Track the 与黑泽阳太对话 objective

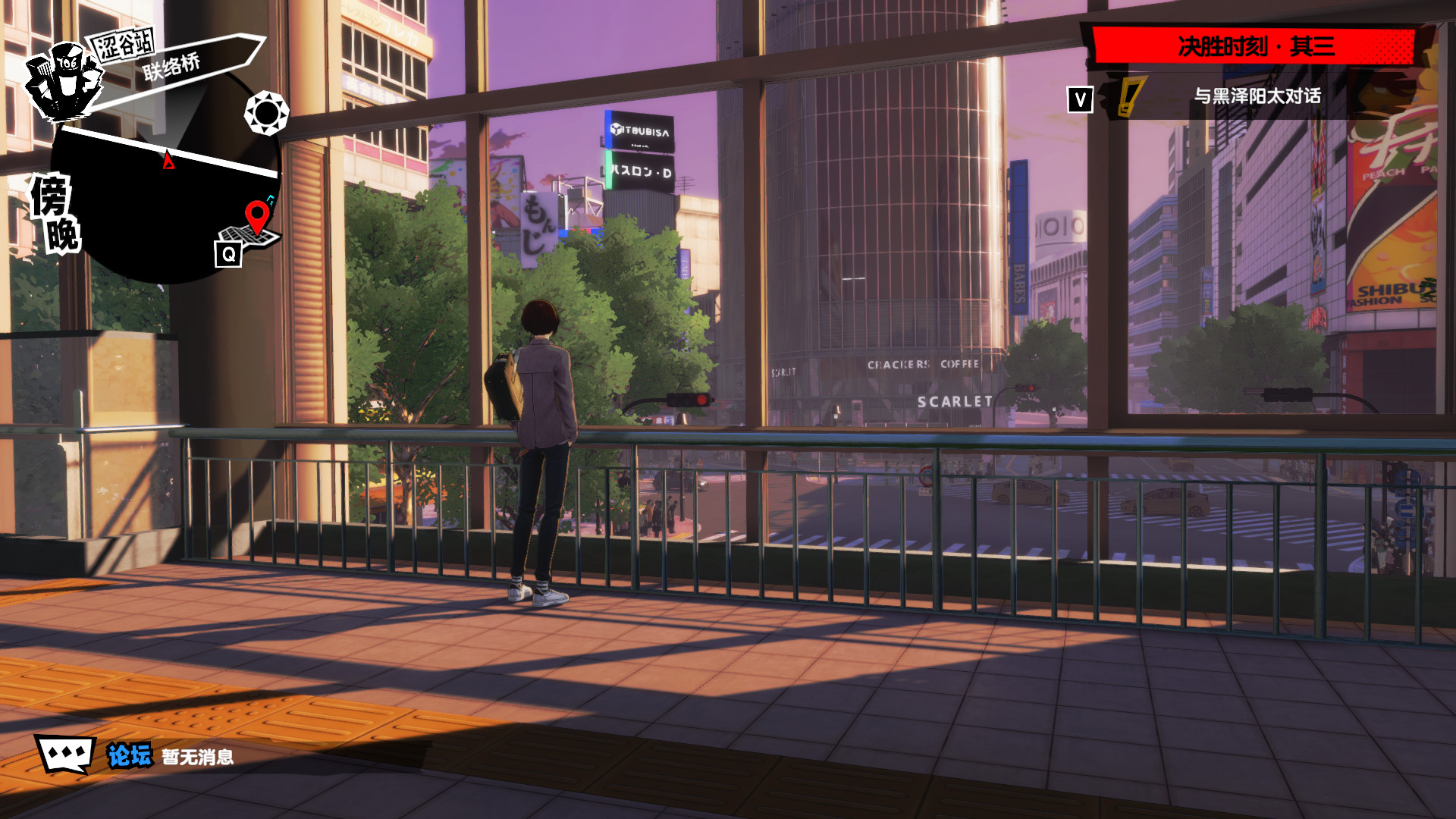tap(1257, 96)
